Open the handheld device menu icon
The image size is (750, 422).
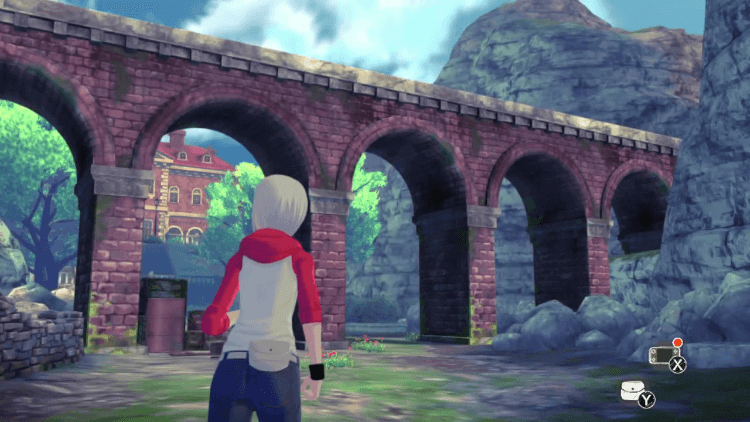pyautogui.click(x=663, y=353)
